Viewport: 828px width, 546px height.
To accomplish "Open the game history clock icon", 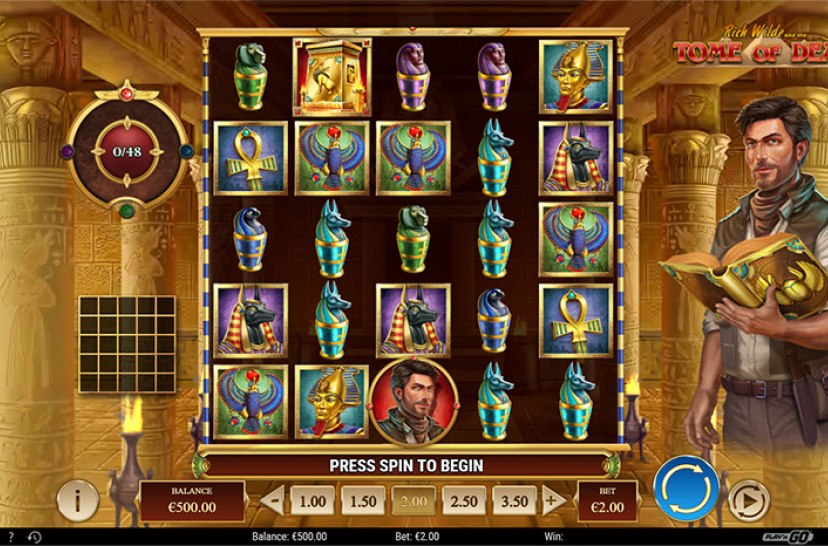I will (x=36, y=537).
